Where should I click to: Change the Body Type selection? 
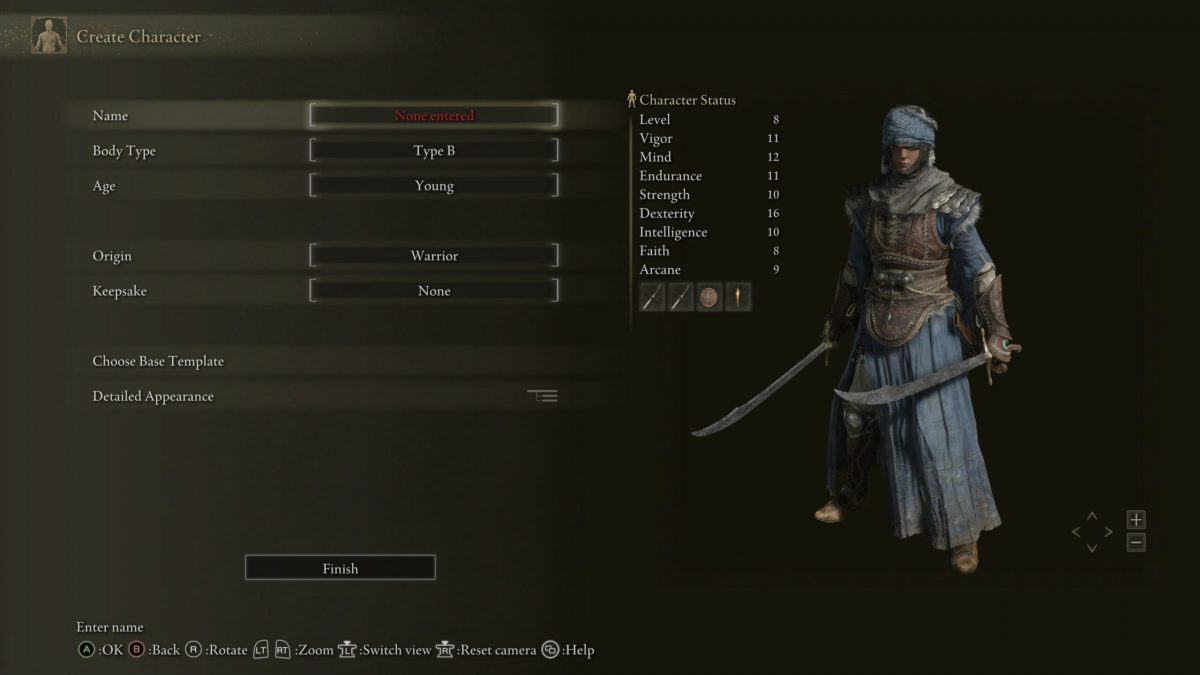pyautogui.click(x=434, y=151)
